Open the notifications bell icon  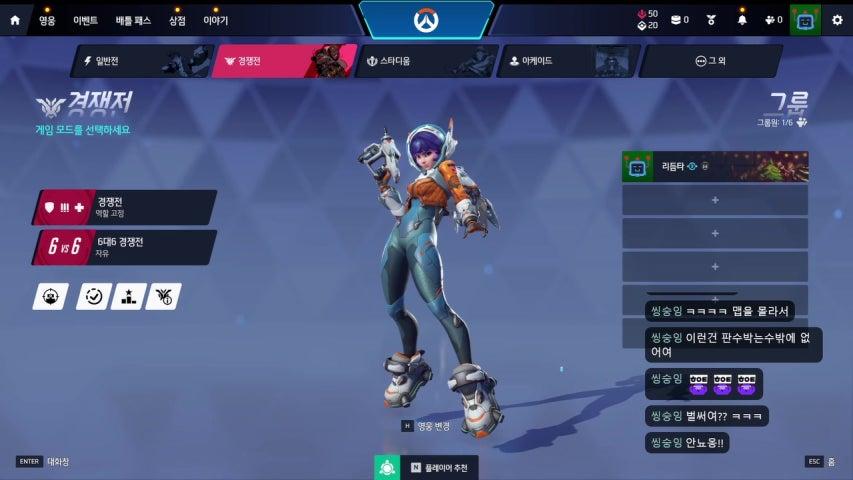coord(742,20)
